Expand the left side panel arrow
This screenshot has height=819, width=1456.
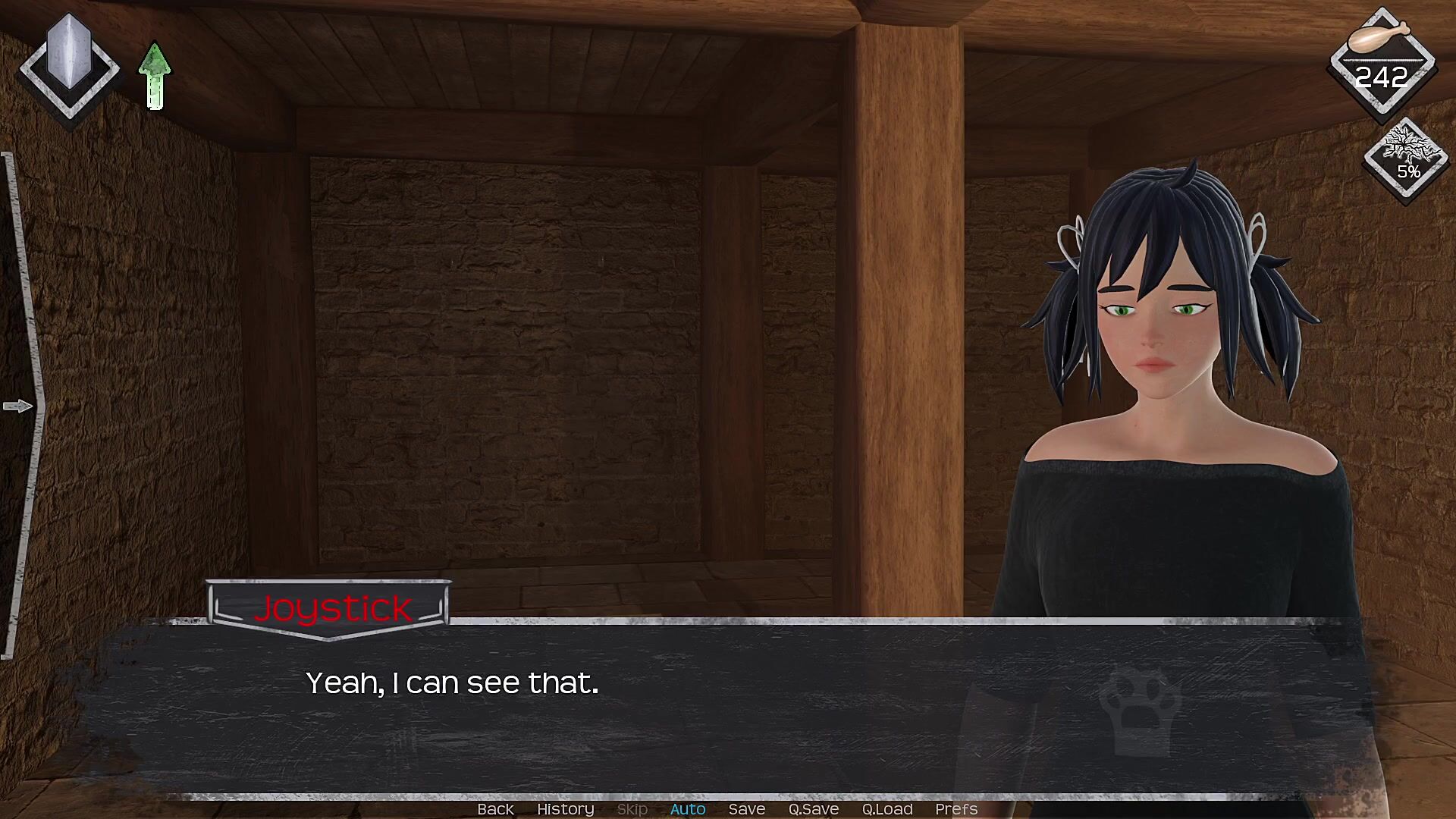click(x=18, y=406)
